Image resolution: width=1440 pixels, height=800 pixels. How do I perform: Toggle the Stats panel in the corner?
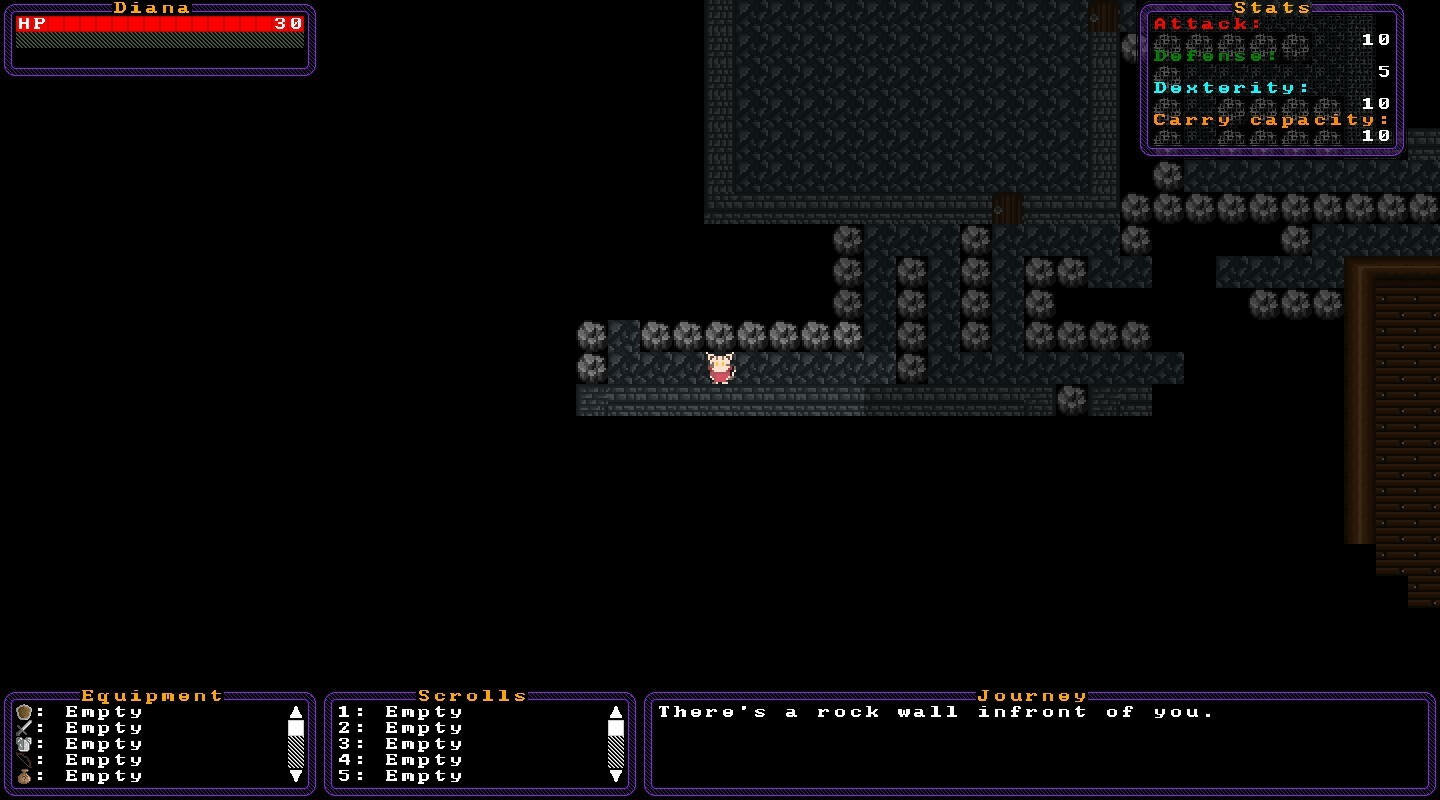[1272, 8]
